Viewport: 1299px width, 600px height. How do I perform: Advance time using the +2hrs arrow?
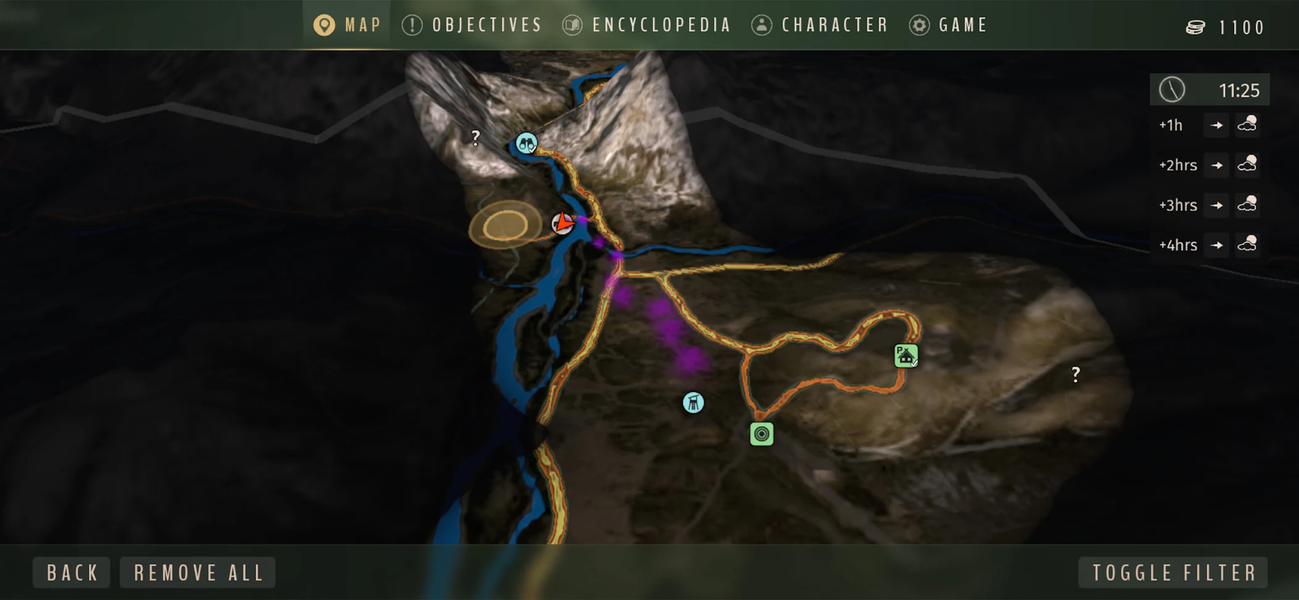pyautogui.click(x=1216, y=165)
